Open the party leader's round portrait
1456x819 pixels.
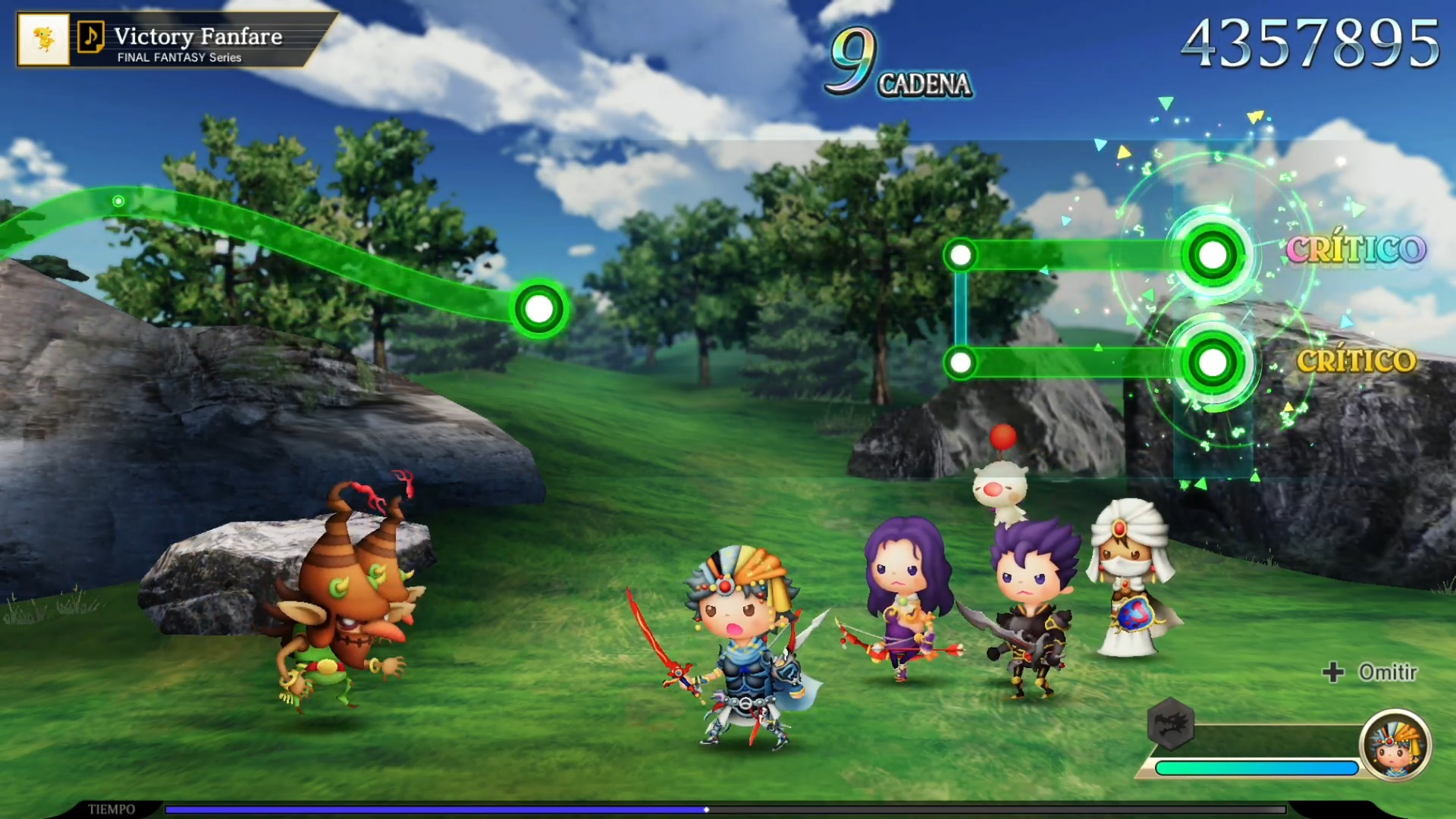pos(1395,745)
